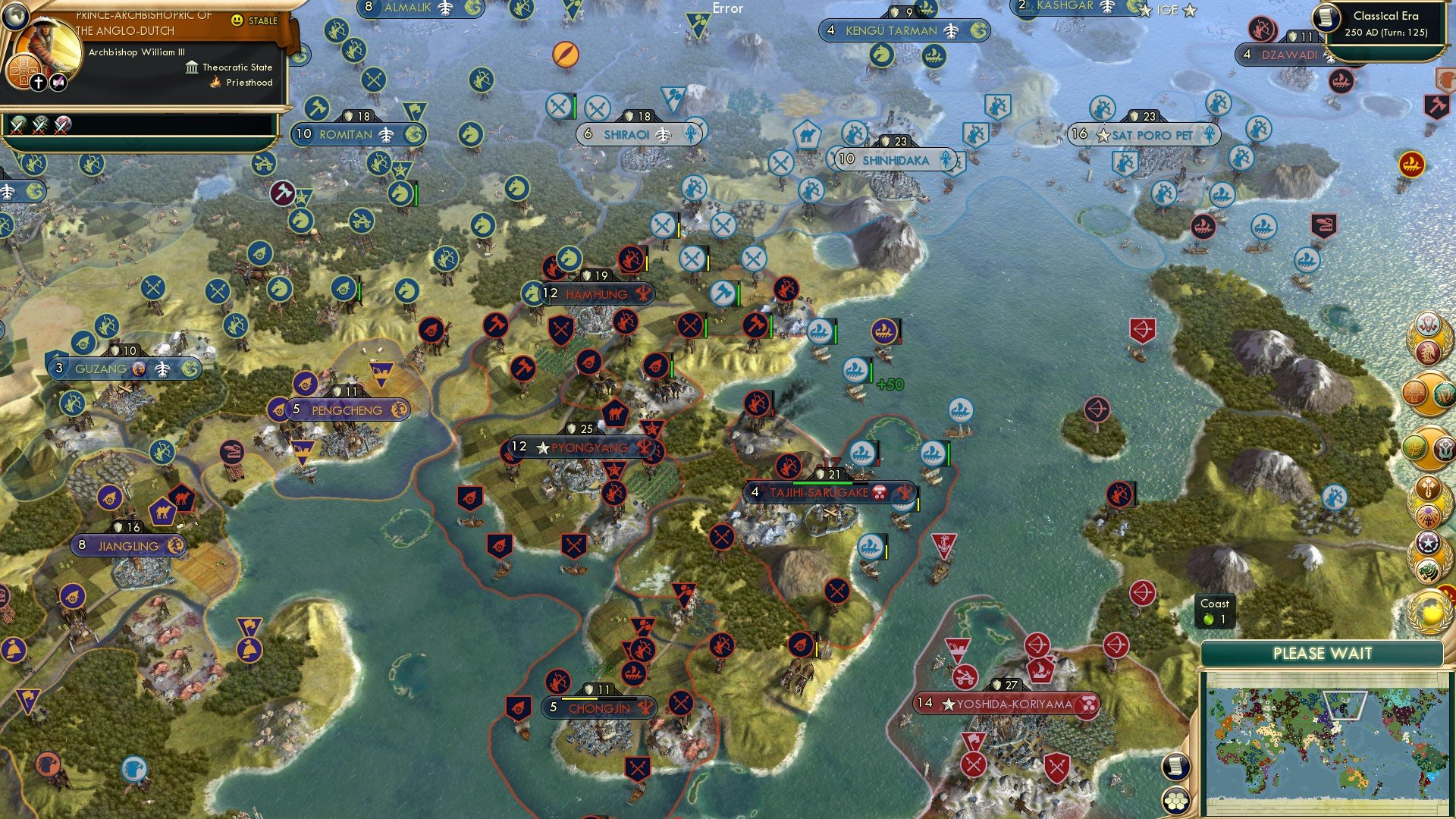1456x819 pixels.
Task: Open the Civilopedia scroll icon near the minimap
Action: [1175, 767]
